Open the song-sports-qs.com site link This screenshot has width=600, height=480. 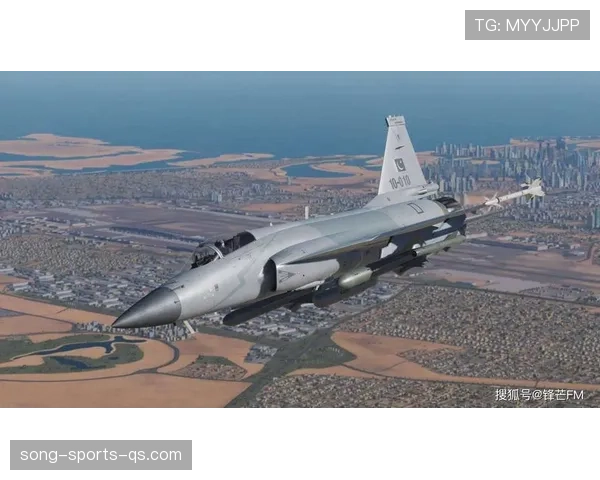click(x=100, y=455)
